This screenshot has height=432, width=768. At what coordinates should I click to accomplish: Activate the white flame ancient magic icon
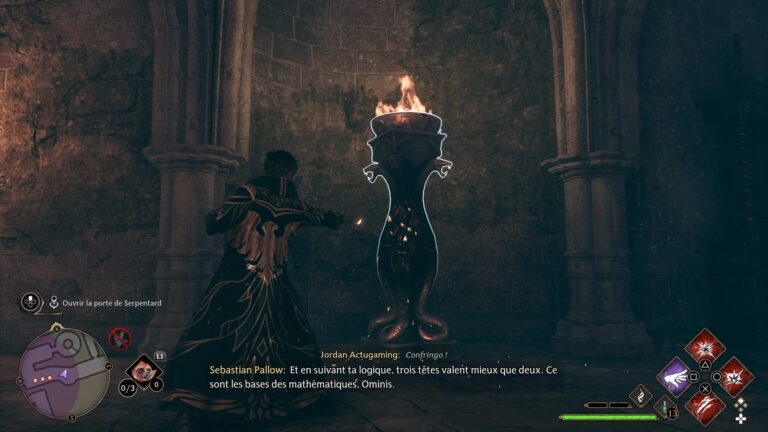click(x=640, y=396)
